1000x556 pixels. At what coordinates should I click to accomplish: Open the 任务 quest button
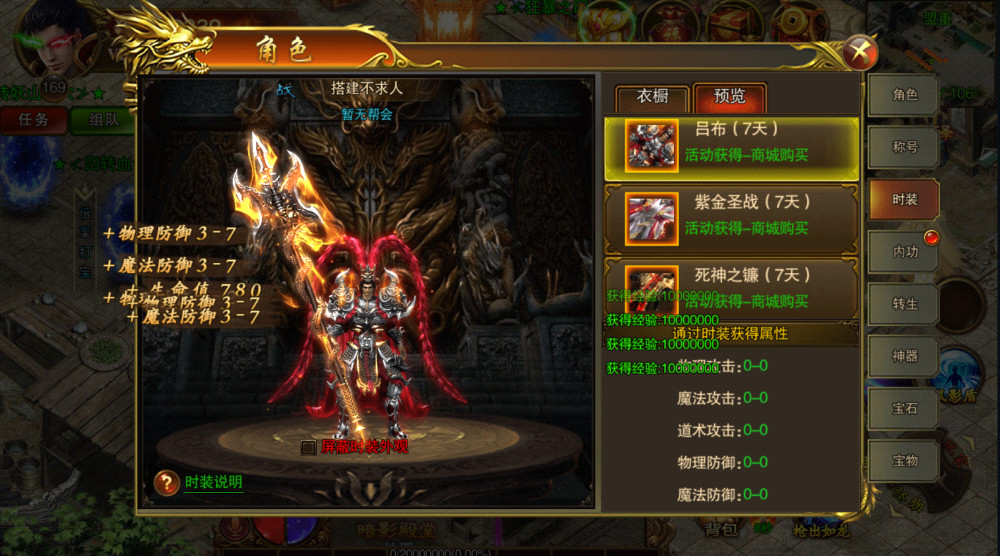[33, 119]
